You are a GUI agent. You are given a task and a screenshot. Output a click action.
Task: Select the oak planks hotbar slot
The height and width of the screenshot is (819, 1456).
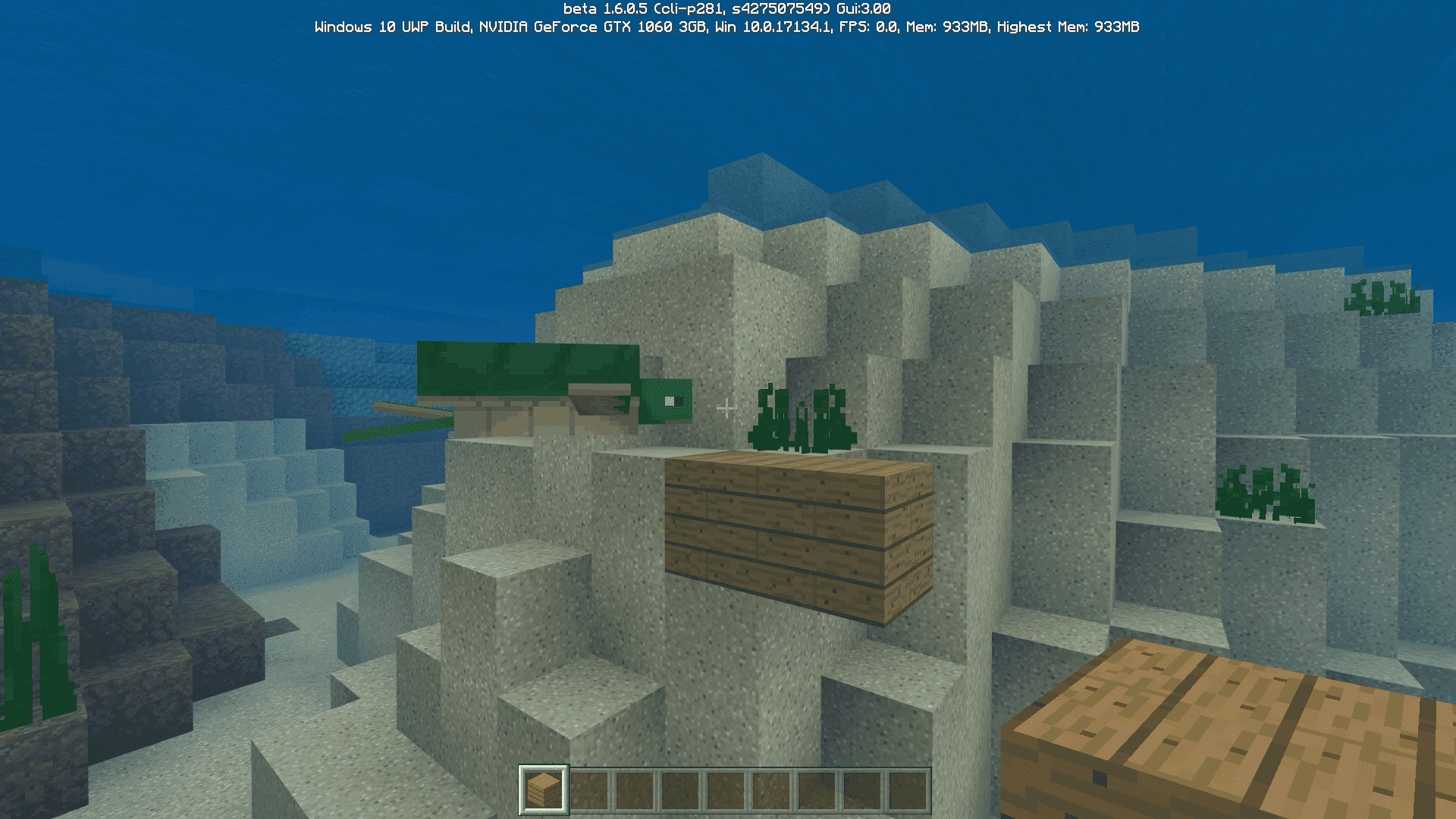tap(543, 789)
